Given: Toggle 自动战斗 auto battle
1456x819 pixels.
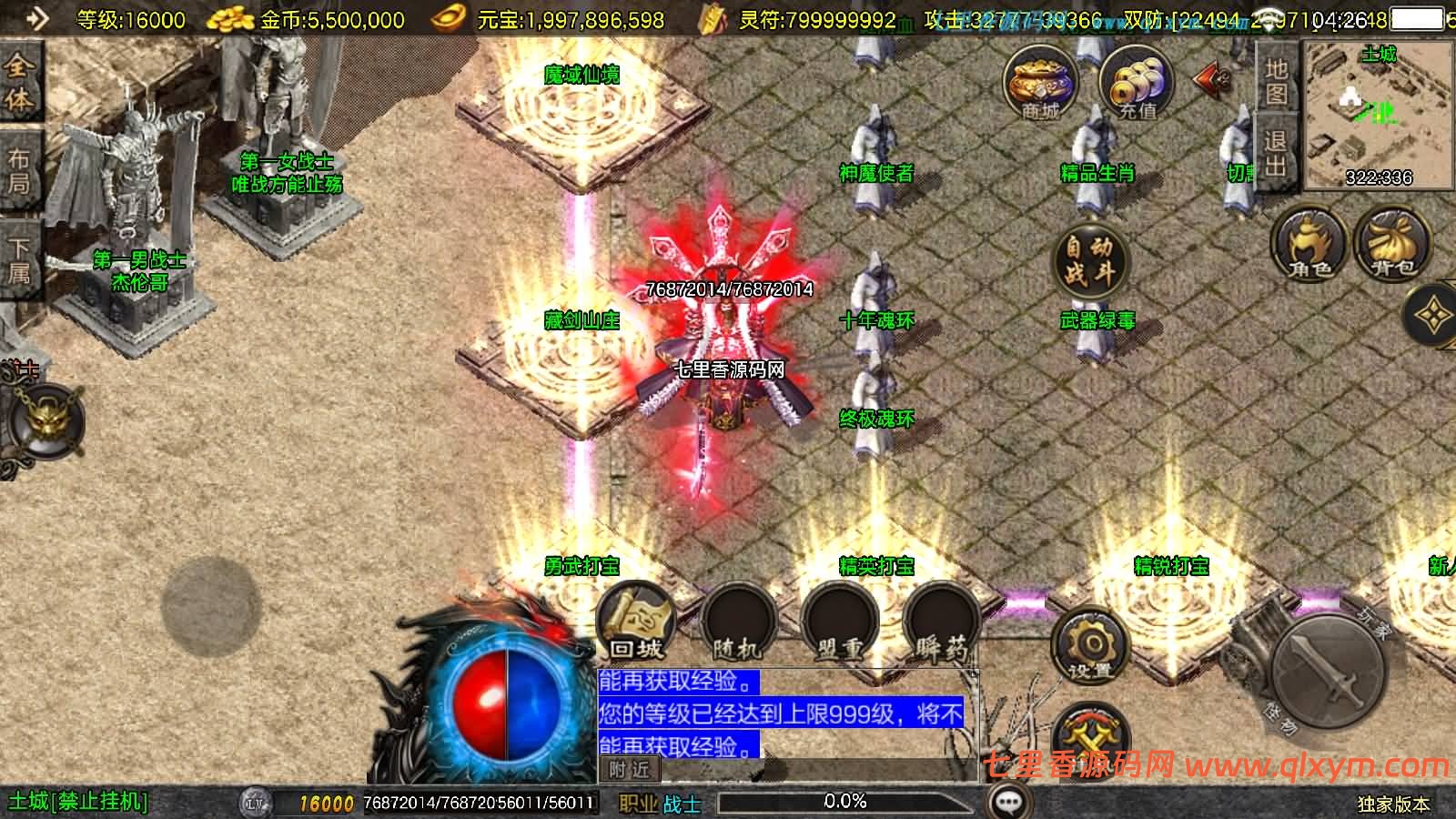Looking at the screenshot, I should point(1089,260).
